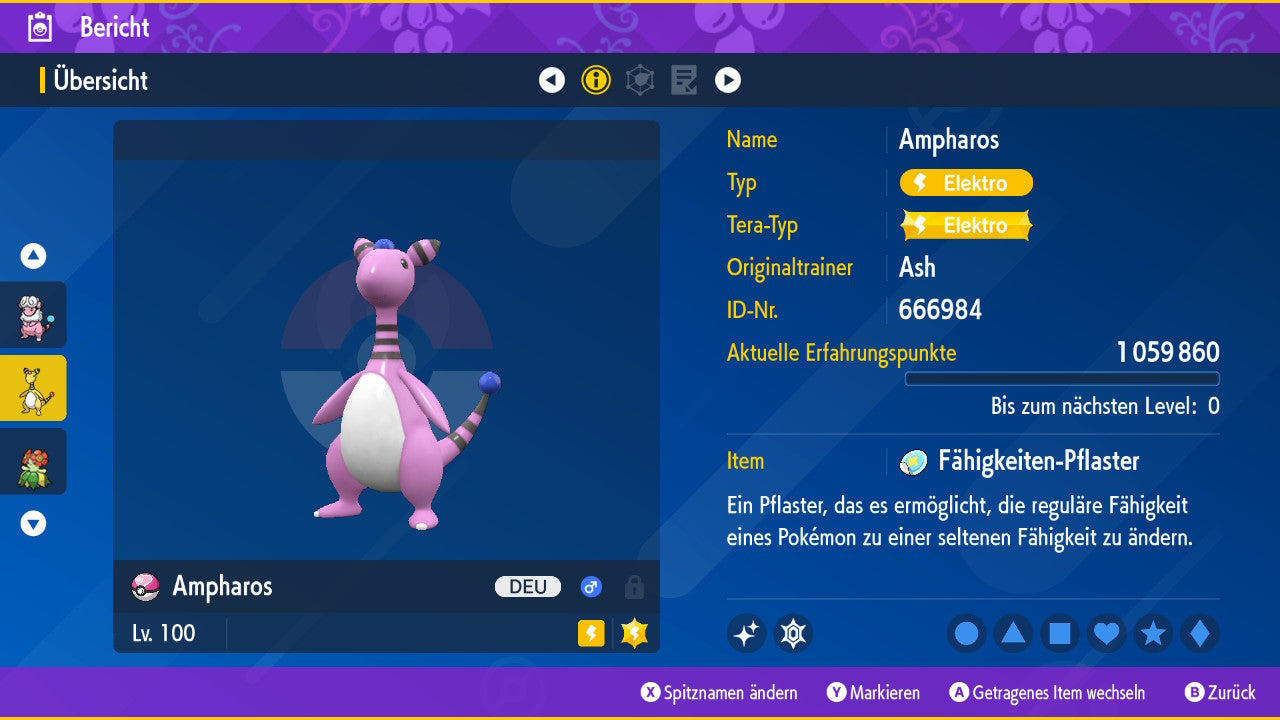Select Getragenes Item wechseln option

(1047, 692)
